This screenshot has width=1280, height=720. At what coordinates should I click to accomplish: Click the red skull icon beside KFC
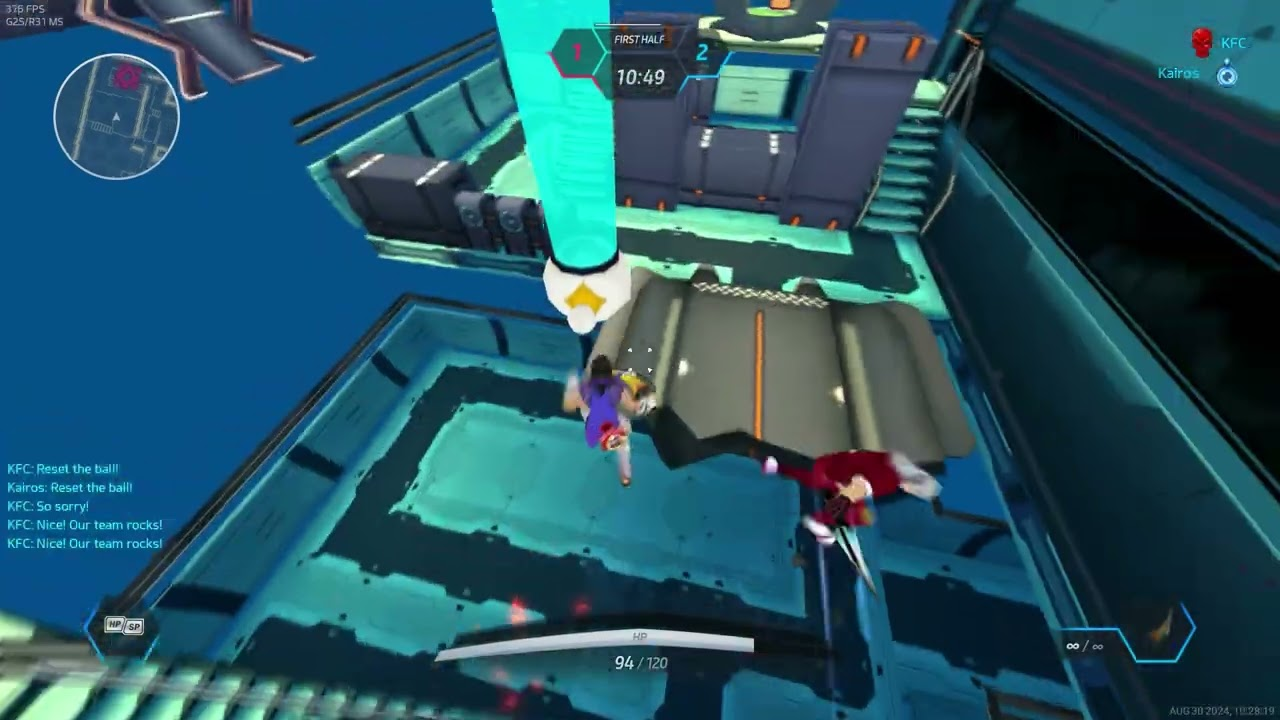pyautogui.click(x=1202, y=43)
